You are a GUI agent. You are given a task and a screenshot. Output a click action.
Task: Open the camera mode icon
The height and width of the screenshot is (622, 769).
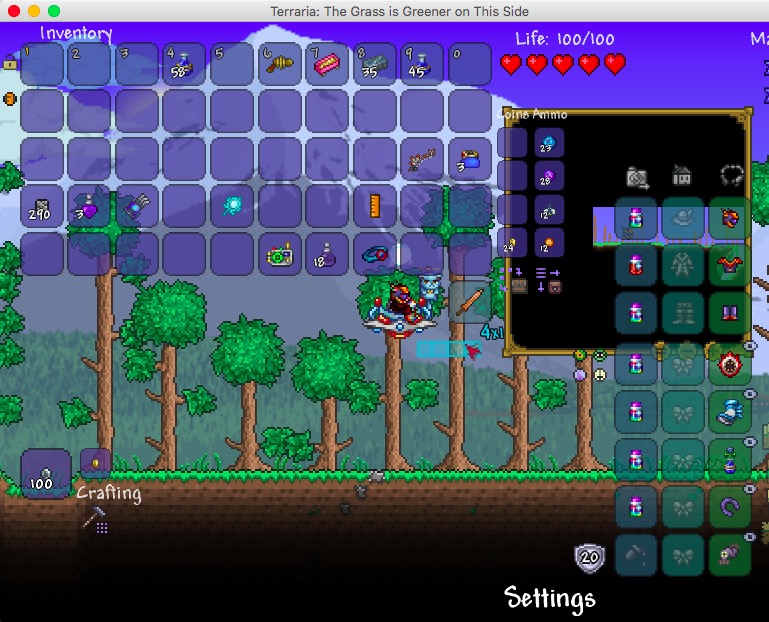[637, 177]
